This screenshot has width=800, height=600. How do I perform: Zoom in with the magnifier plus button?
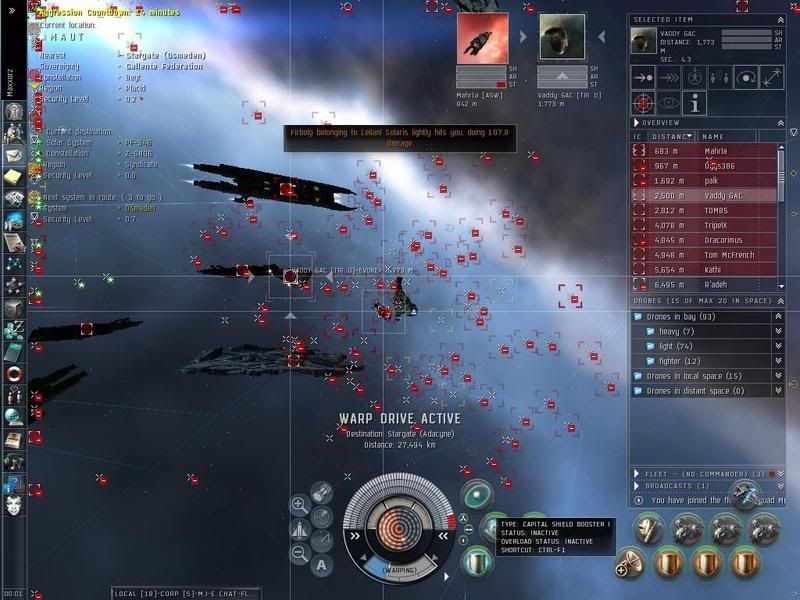pyautogui.click(x=299, y=505)
